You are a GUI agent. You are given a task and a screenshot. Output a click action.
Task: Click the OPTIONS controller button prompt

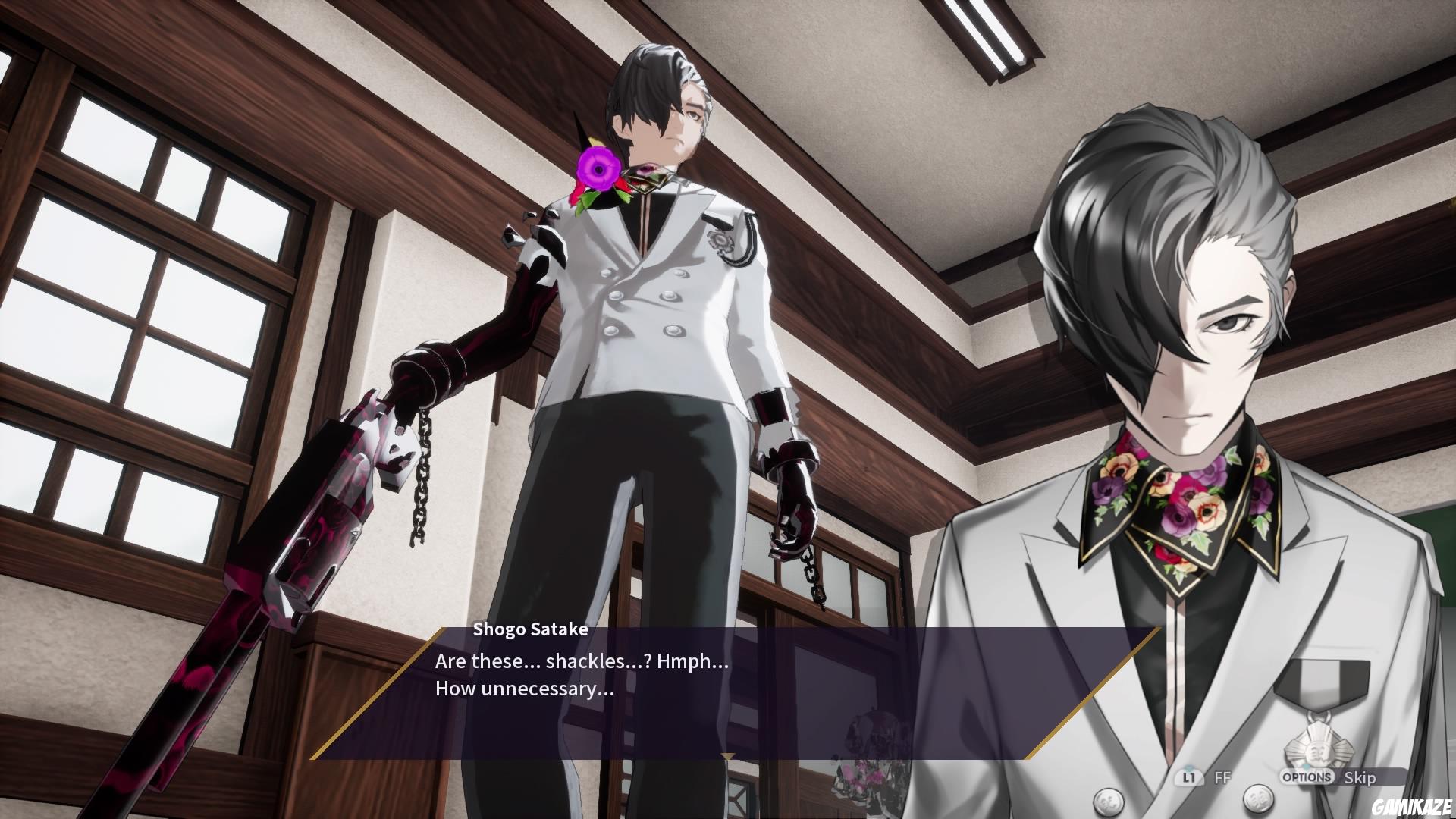pyautogui.click(x=1307, y=777)
